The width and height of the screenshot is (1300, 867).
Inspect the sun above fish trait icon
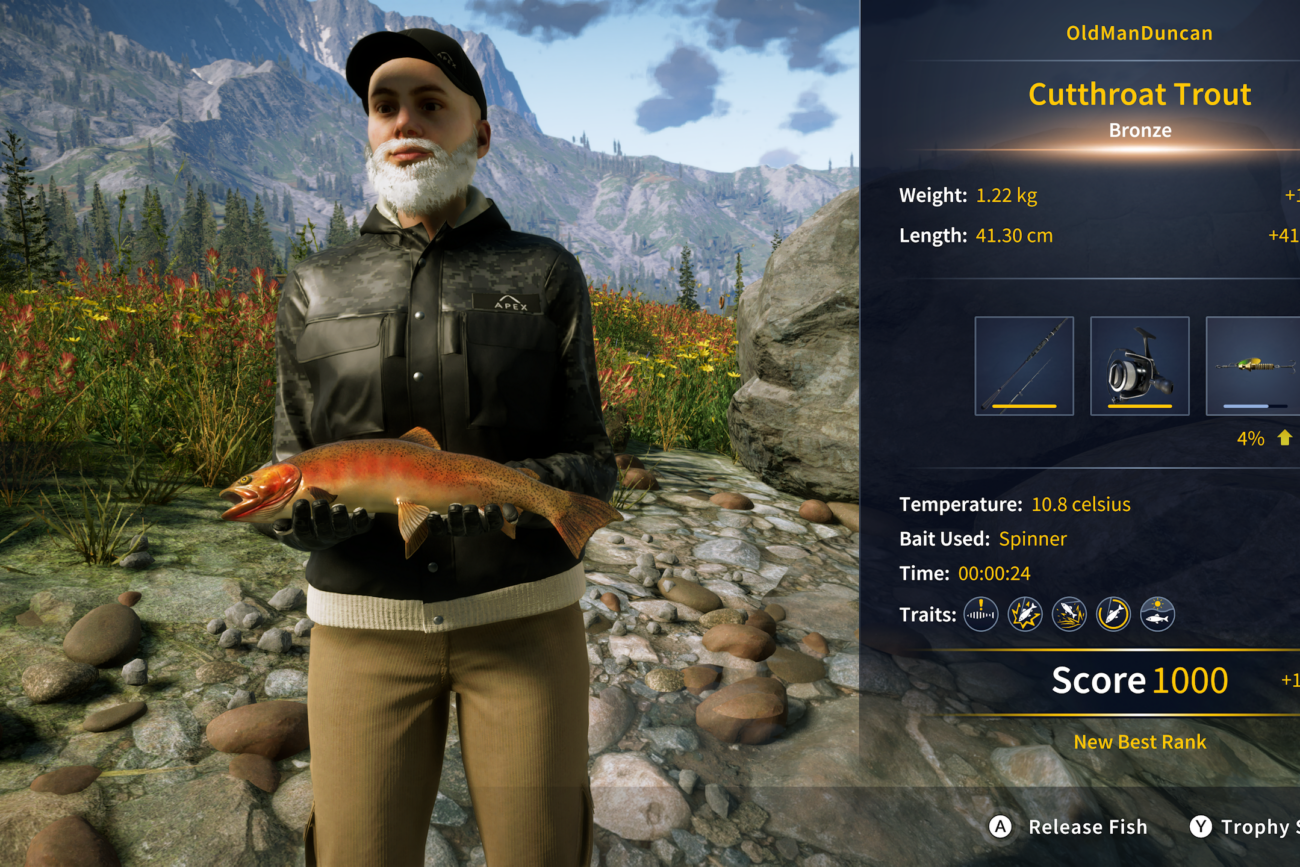pyautogui.click(x=1157, y=614)
